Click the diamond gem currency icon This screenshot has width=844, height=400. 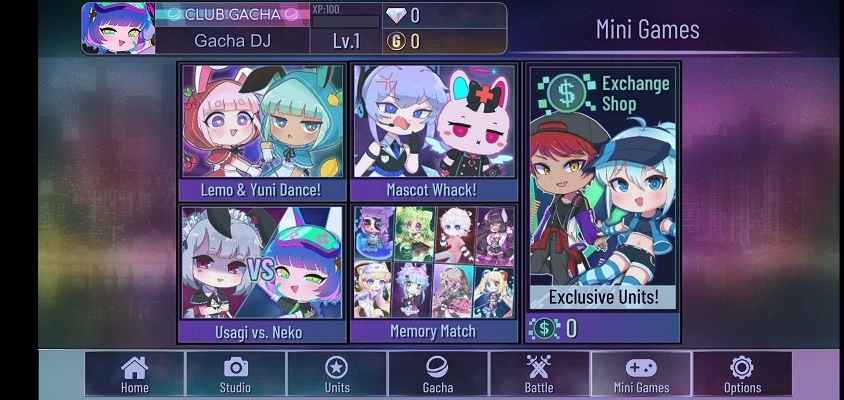[396, 15]
